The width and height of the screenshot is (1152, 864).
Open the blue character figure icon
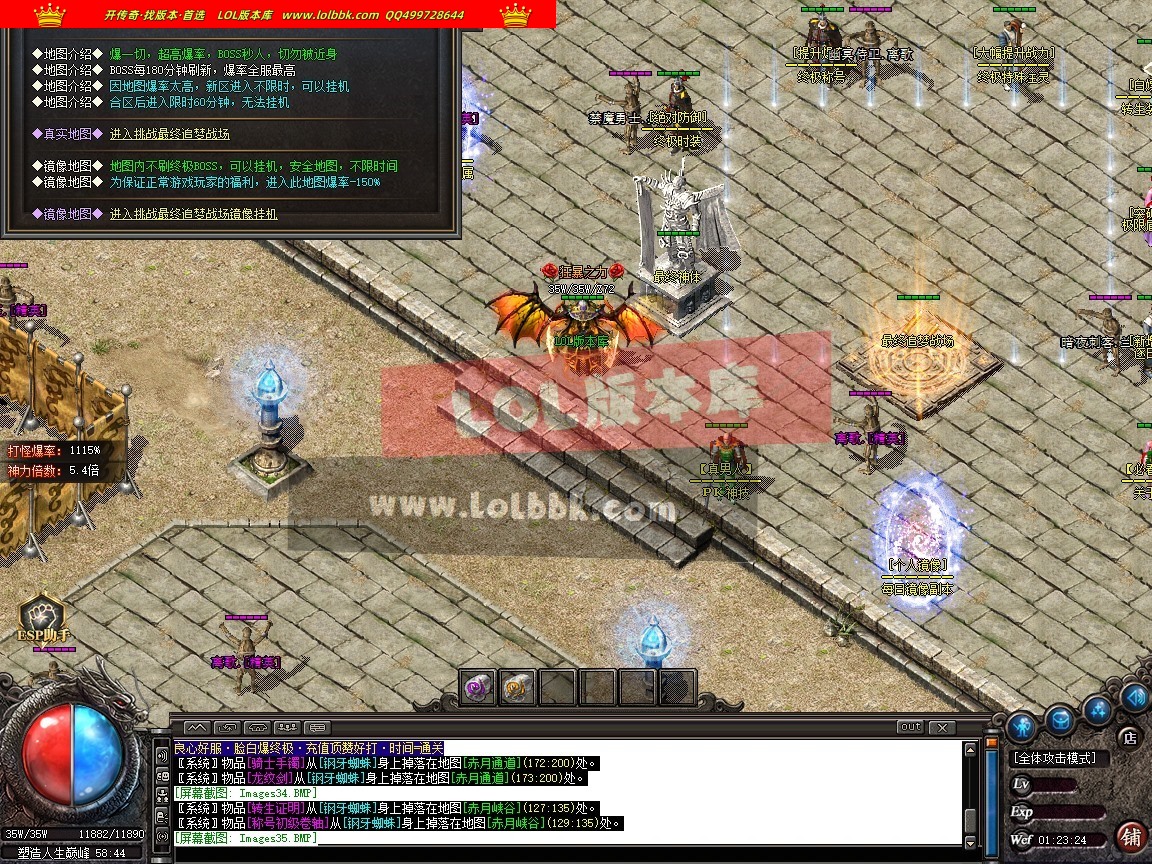1021,726
